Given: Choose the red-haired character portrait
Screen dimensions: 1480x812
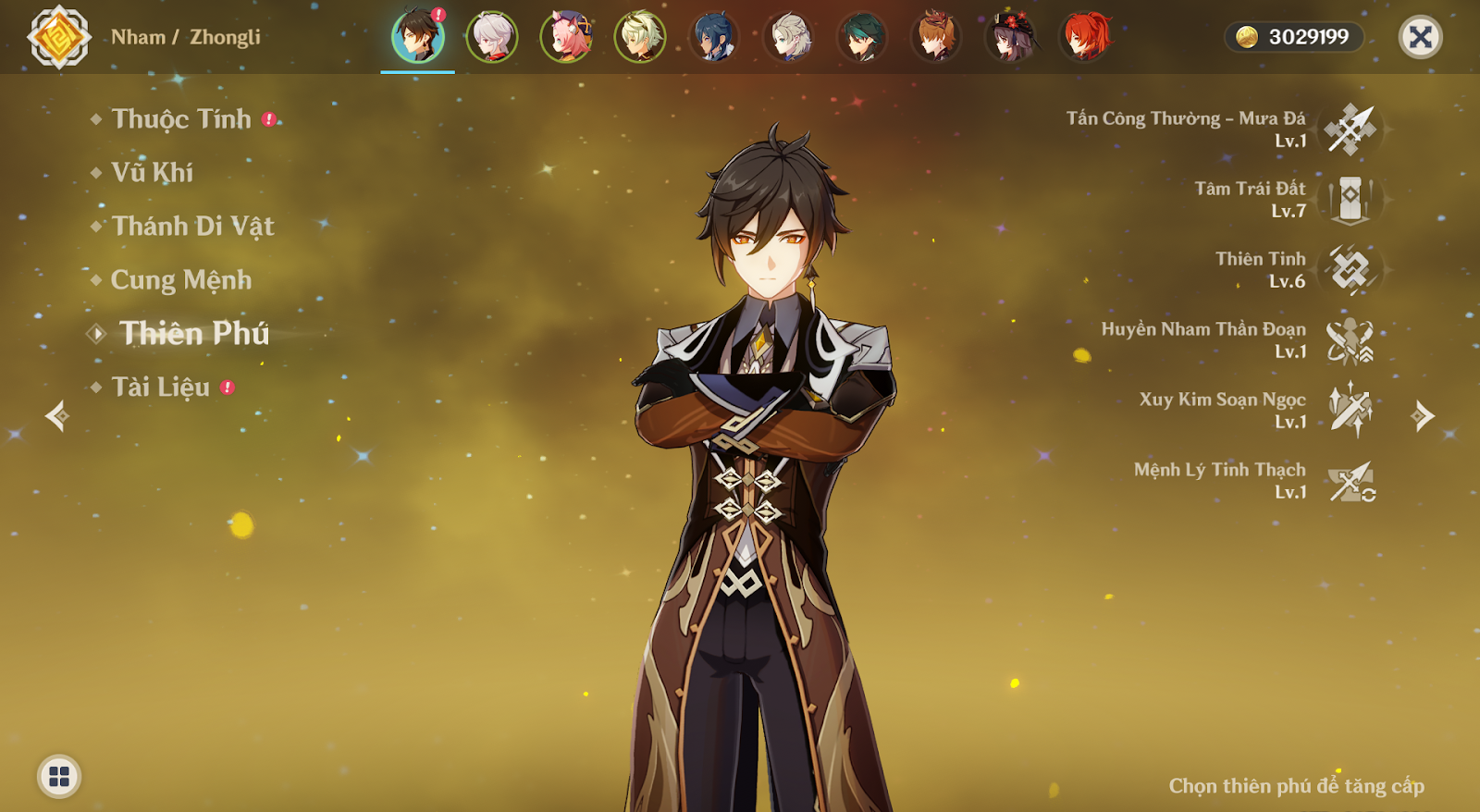Looking at the screenshot, I should tap(1085, 37).
